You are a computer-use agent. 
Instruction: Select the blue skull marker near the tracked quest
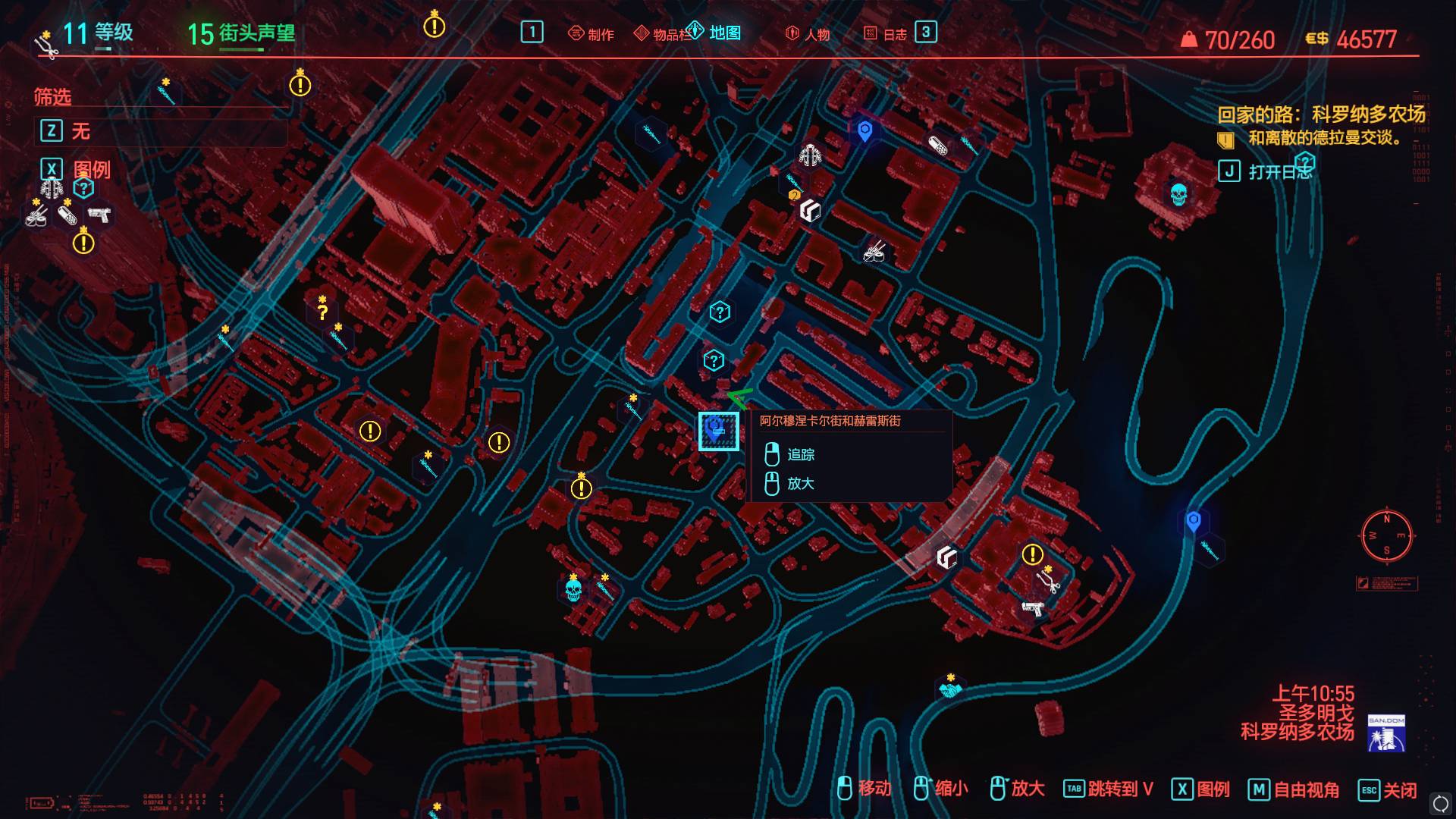(x=1178, y=195)
